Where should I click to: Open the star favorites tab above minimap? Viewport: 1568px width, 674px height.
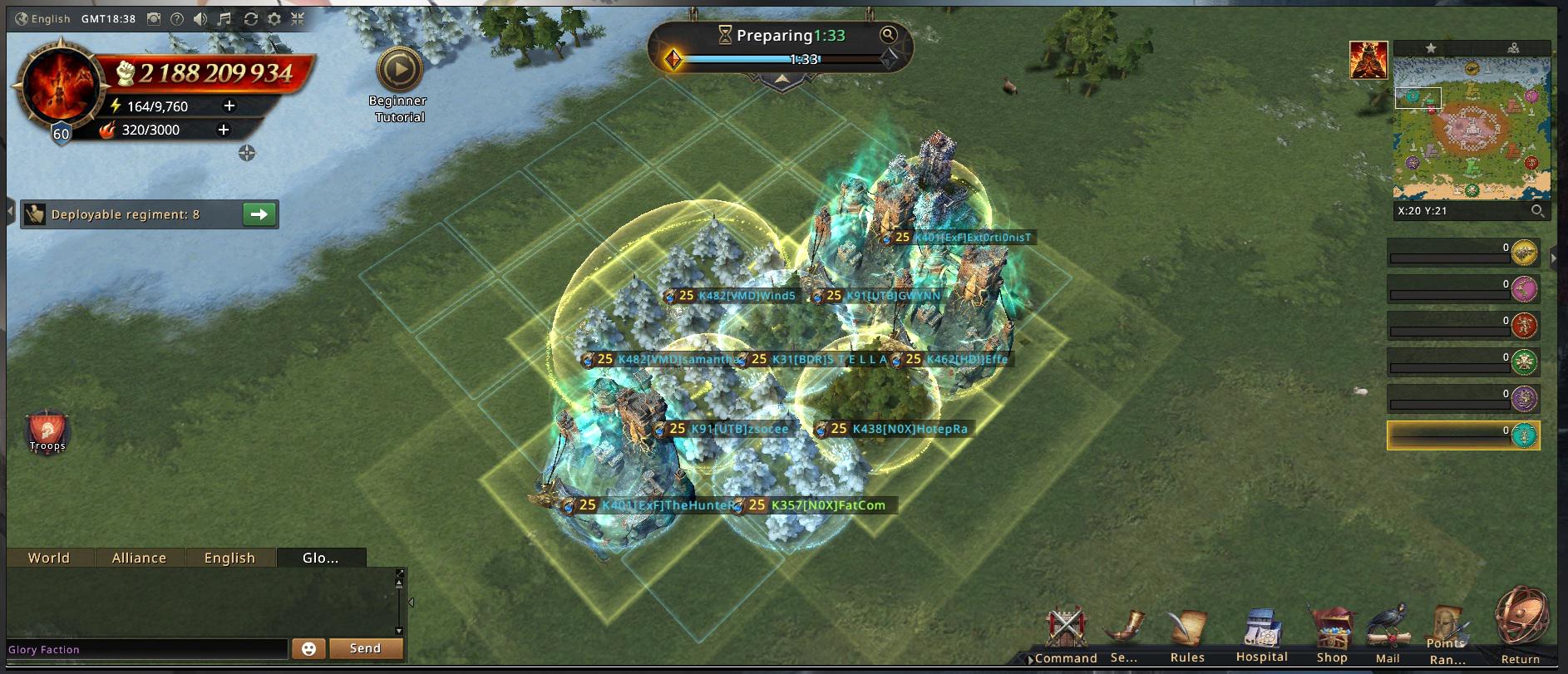pos(1431,48)
